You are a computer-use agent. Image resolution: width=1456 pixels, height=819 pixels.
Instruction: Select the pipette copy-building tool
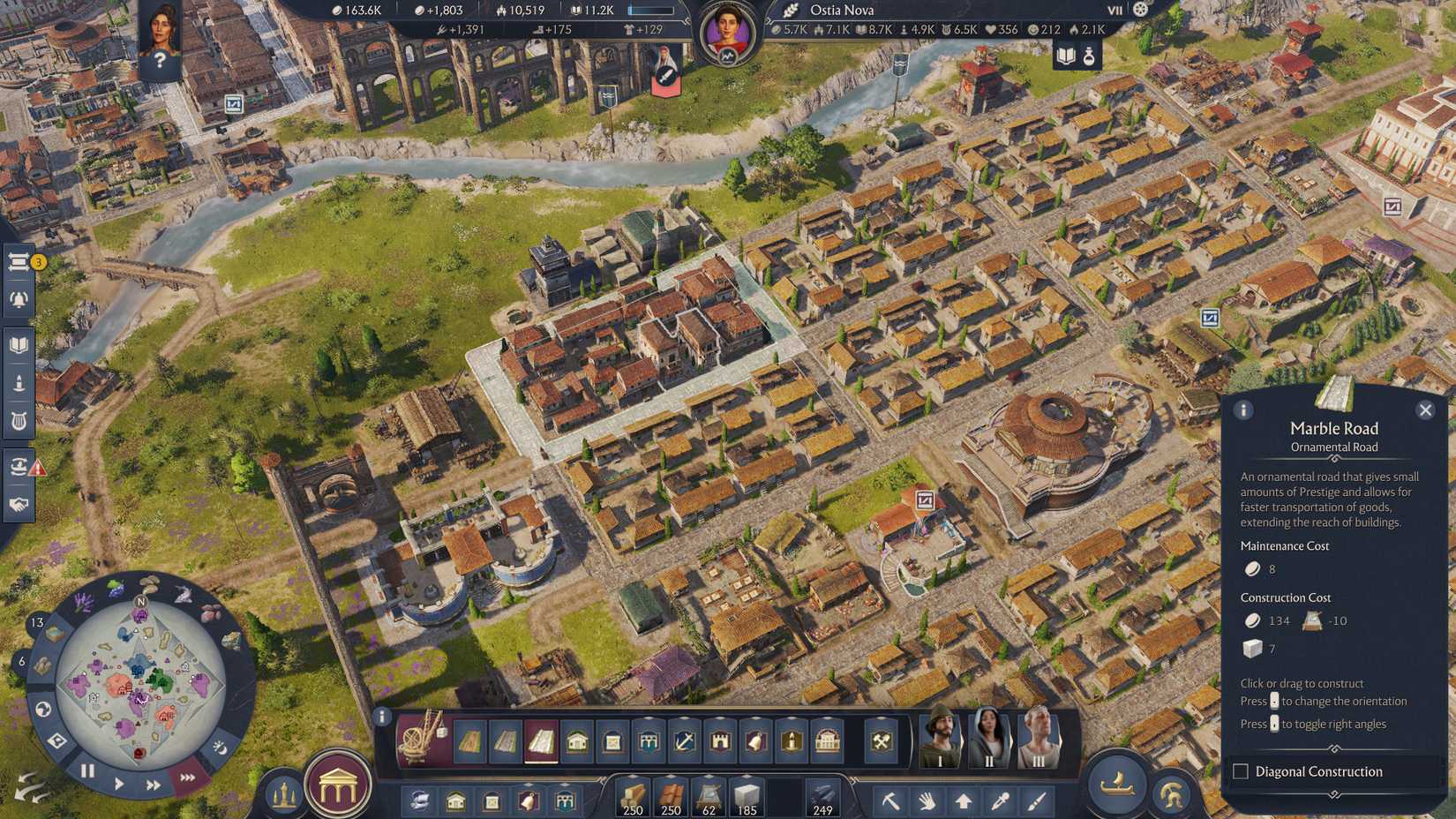coord(1001,801)
